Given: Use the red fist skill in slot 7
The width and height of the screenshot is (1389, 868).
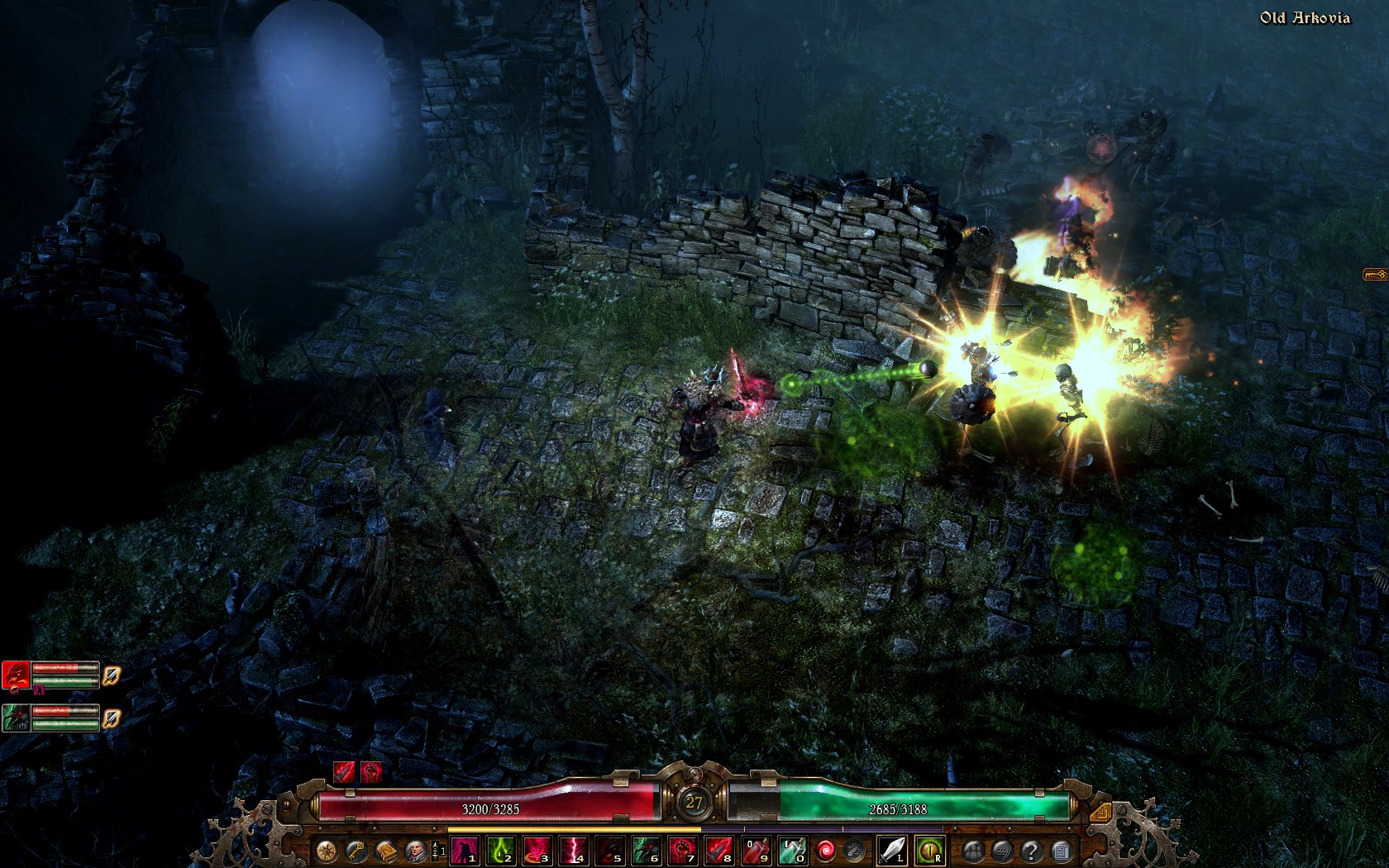Looking at the screenshot, I should coord(683,850).
